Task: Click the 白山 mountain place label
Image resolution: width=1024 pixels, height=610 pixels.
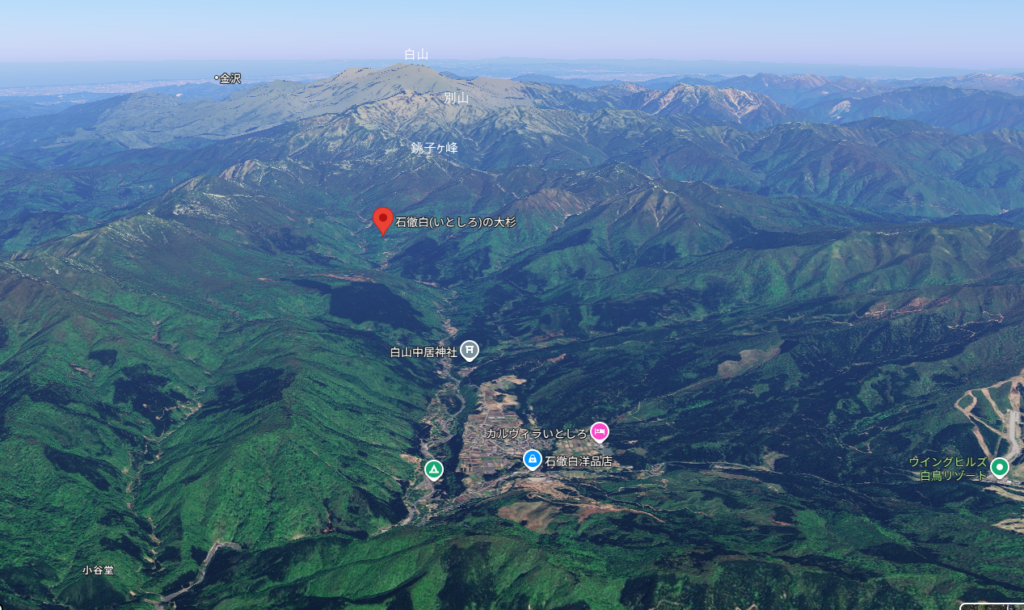Action: click(416, 54)
